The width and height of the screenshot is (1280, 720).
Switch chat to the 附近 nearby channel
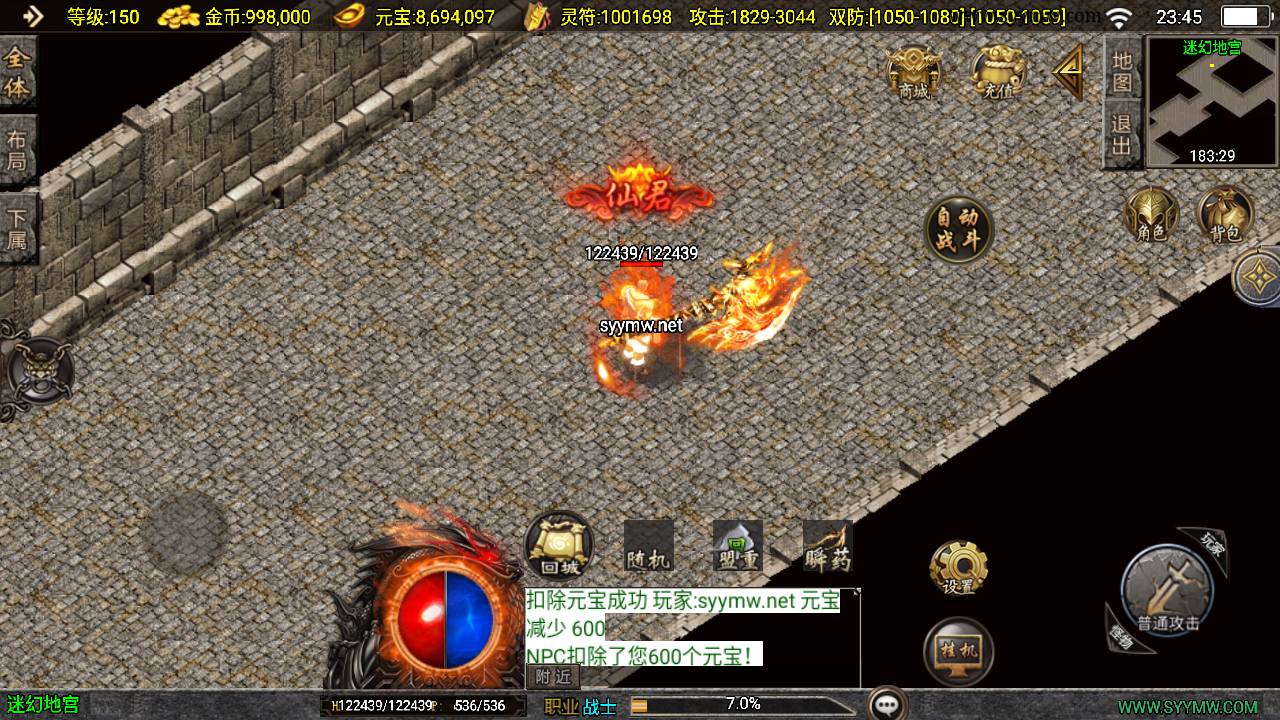pyautogui.click(x=552, y=676)
